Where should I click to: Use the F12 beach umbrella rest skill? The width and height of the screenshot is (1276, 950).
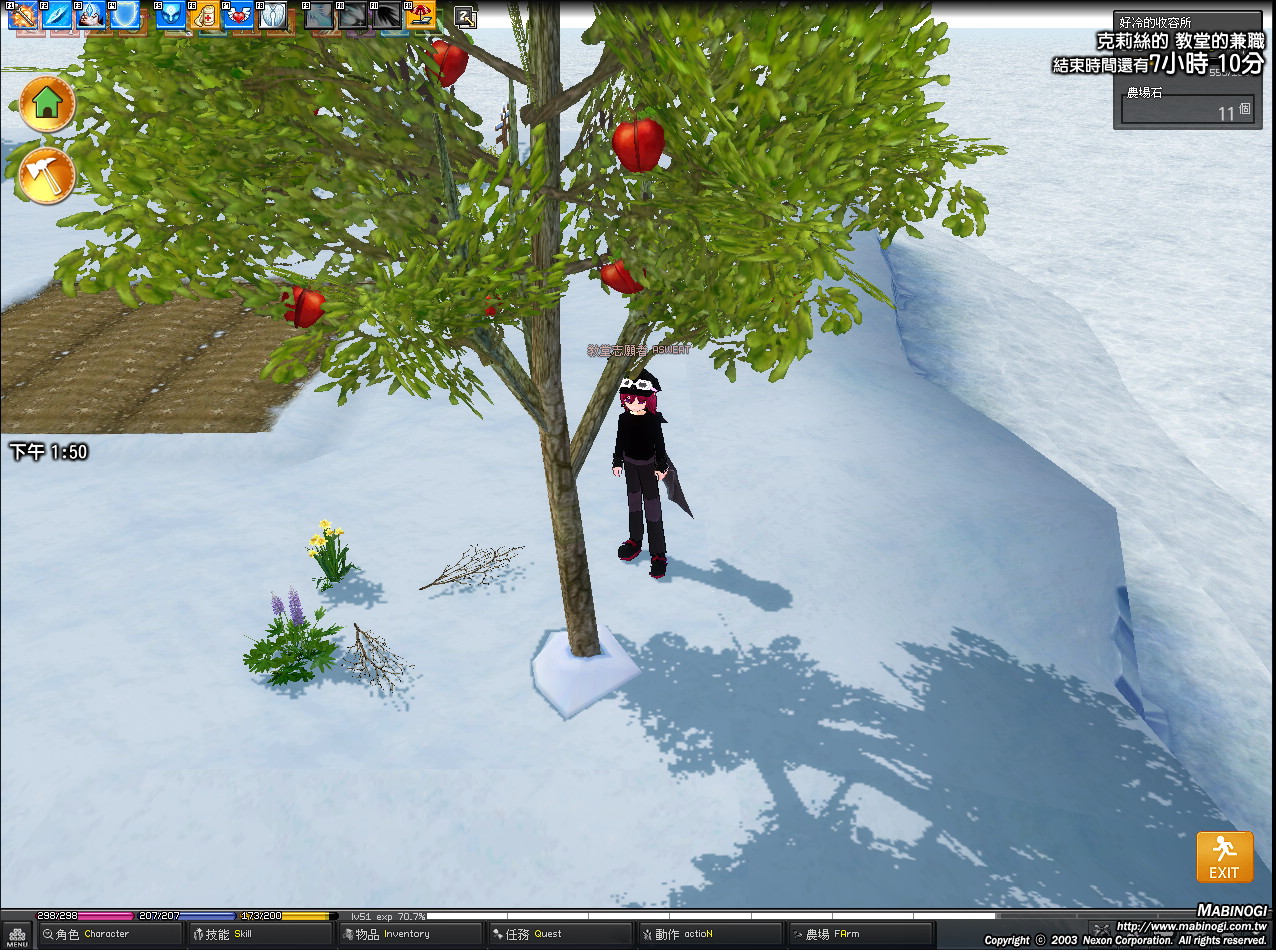420,15
